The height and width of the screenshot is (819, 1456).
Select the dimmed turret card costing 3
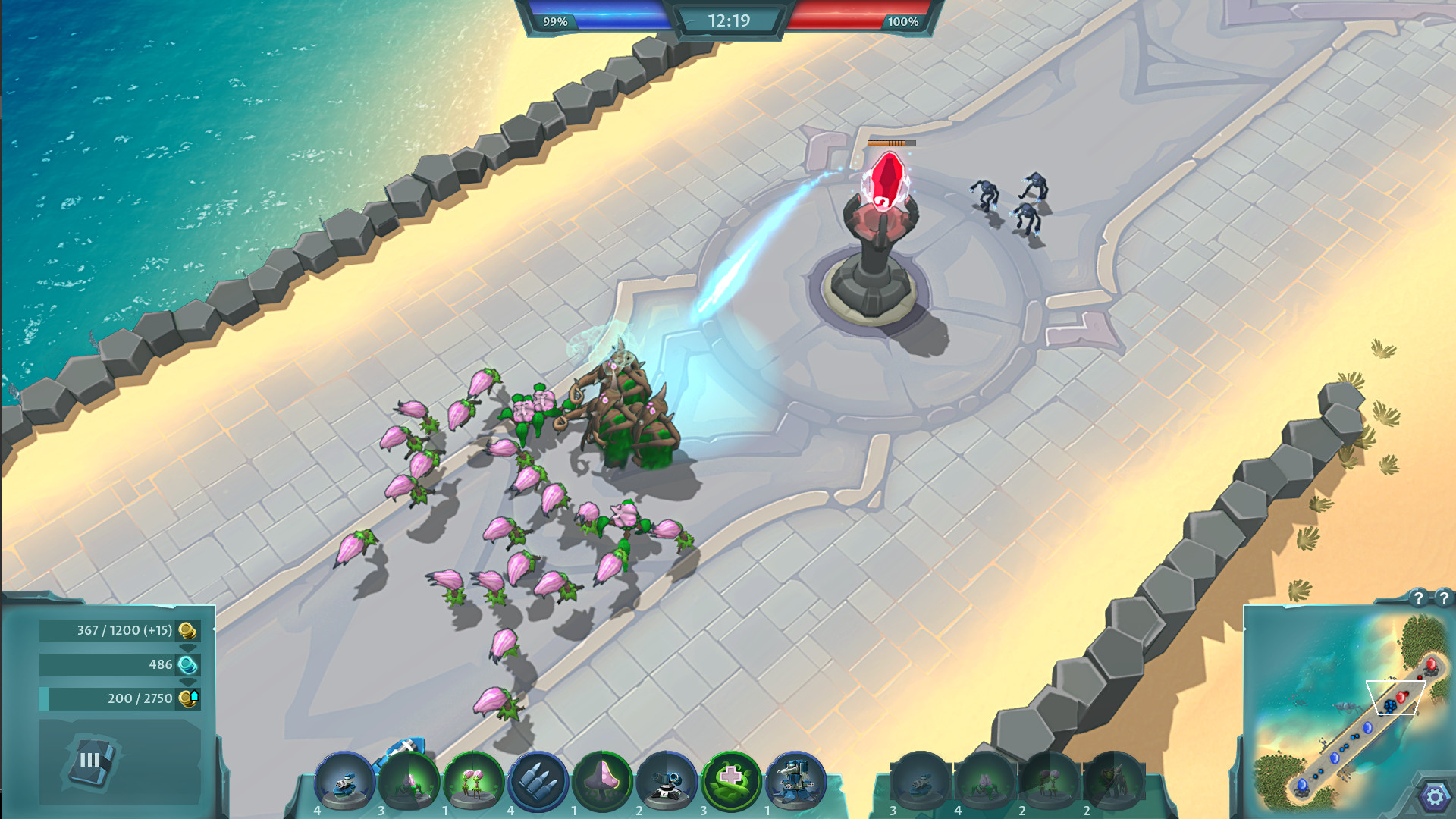[921, 783]
